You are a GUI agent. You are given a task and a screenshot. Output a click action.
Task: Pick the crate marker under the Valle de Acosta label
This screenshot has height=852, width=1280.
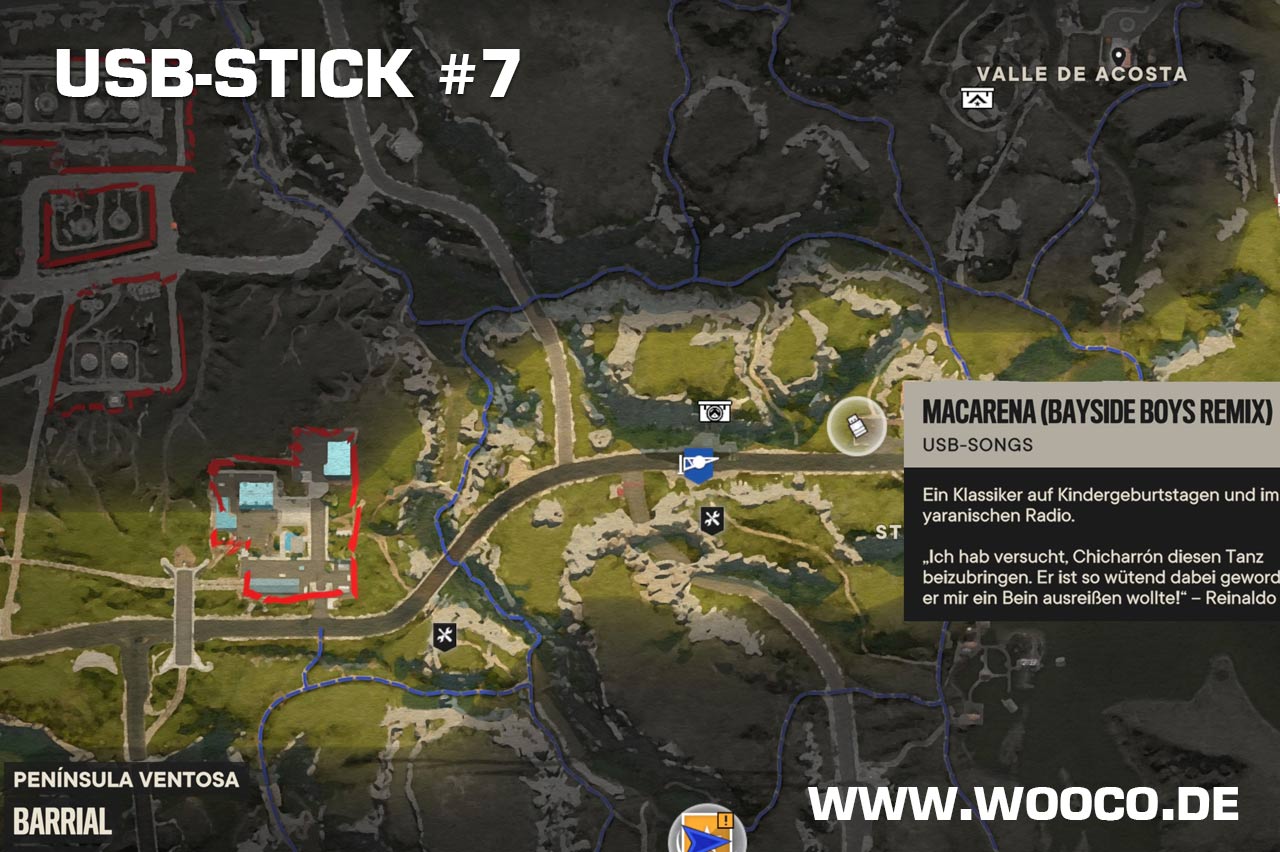coord(977,98)
